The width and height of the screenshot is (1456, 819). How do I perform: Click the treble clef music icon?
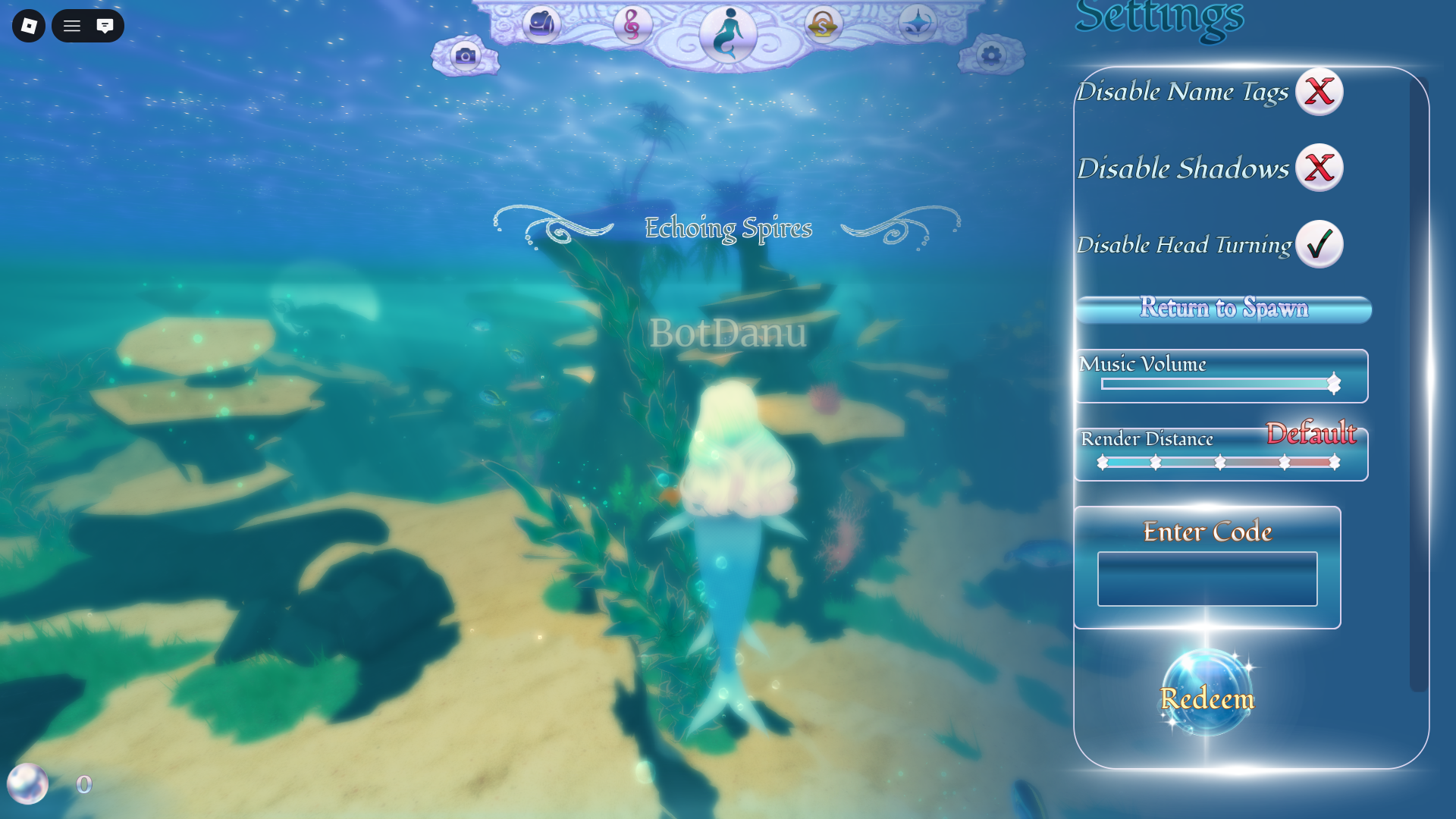click(x=633, y=25)
